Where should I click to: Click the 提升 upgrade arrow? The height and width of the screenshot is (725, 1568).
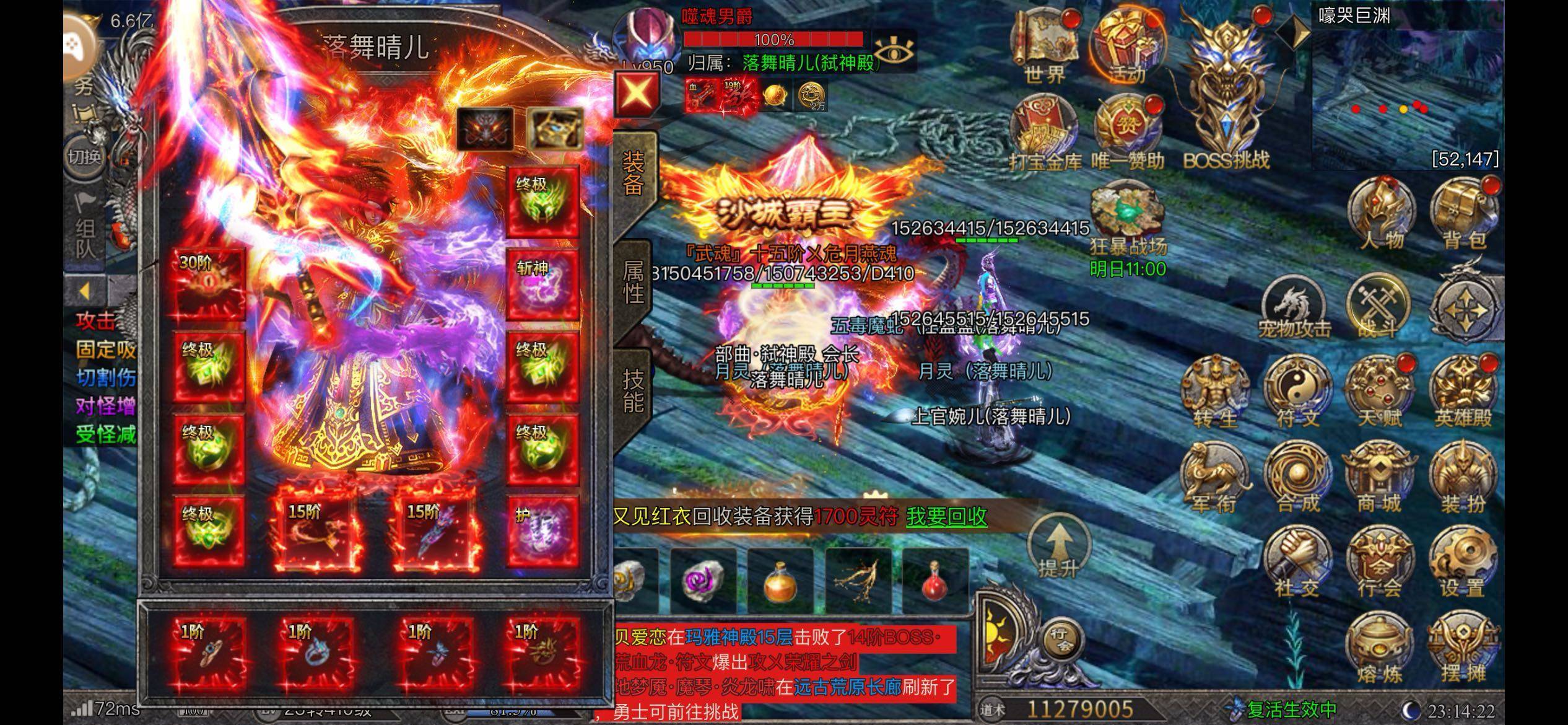pos(1059,548)
